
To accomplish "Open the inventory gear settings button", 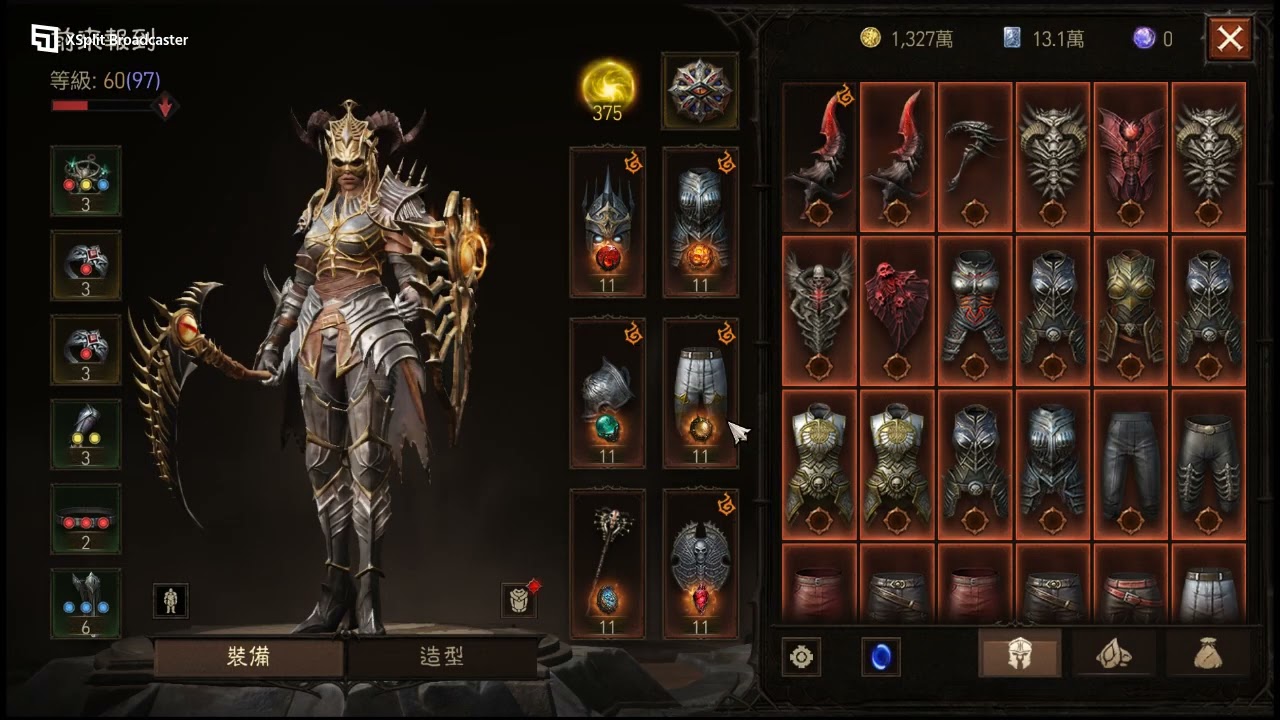I will click(x=801, y=657).
